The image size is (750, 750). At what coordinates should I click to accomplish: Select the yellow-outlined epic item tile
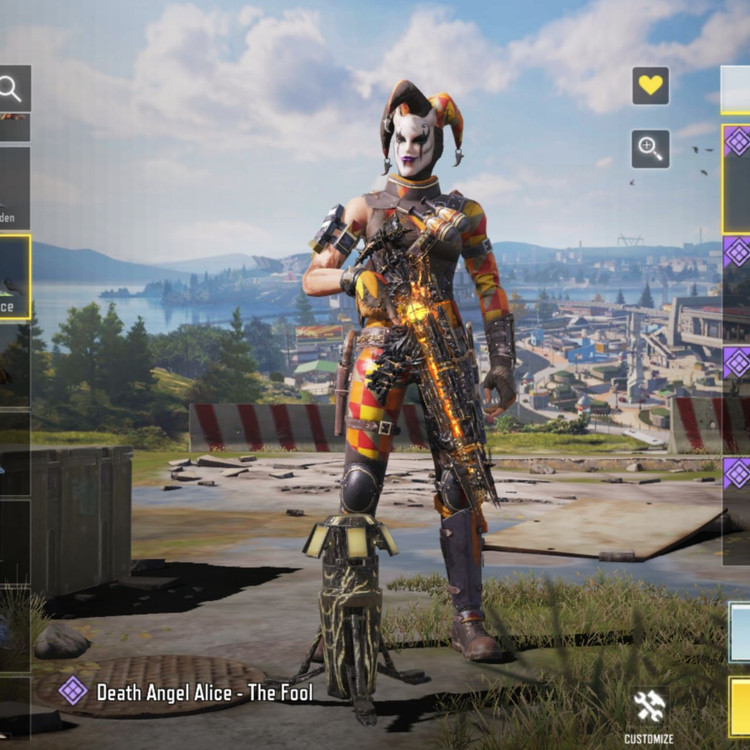pos(735,178)
